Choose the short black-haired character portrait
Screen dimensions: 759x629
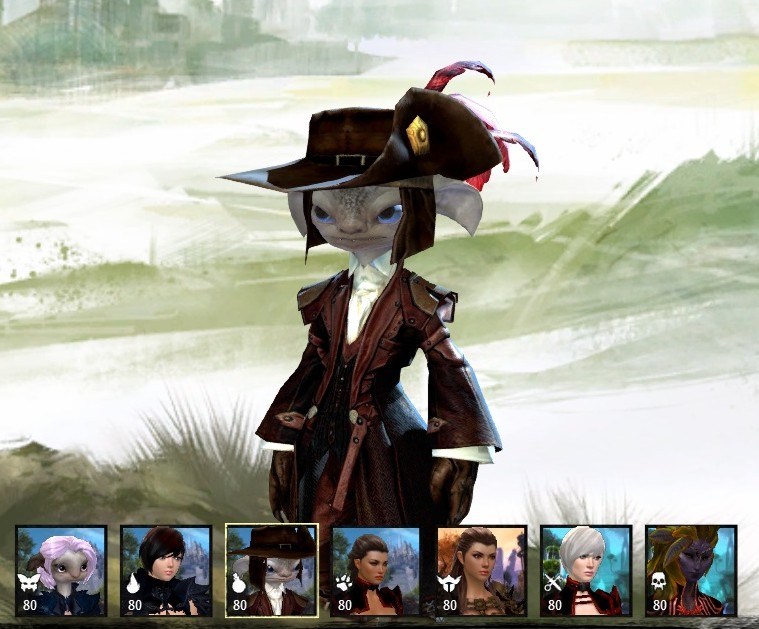click(166, 570)
